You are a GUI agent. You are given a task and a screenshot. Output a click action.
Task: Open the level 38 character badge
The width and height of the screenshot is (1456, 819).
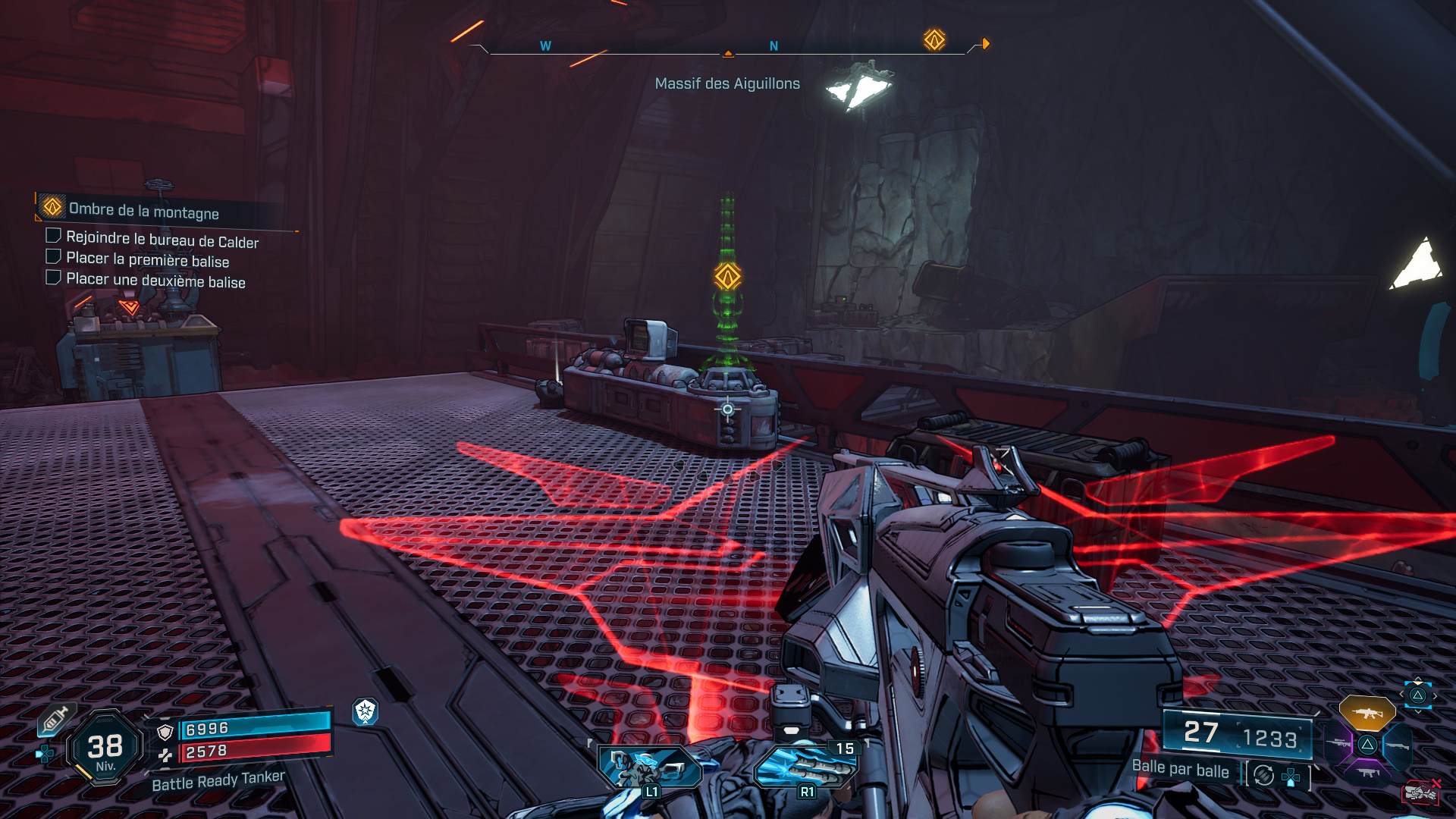pos(105,748)
